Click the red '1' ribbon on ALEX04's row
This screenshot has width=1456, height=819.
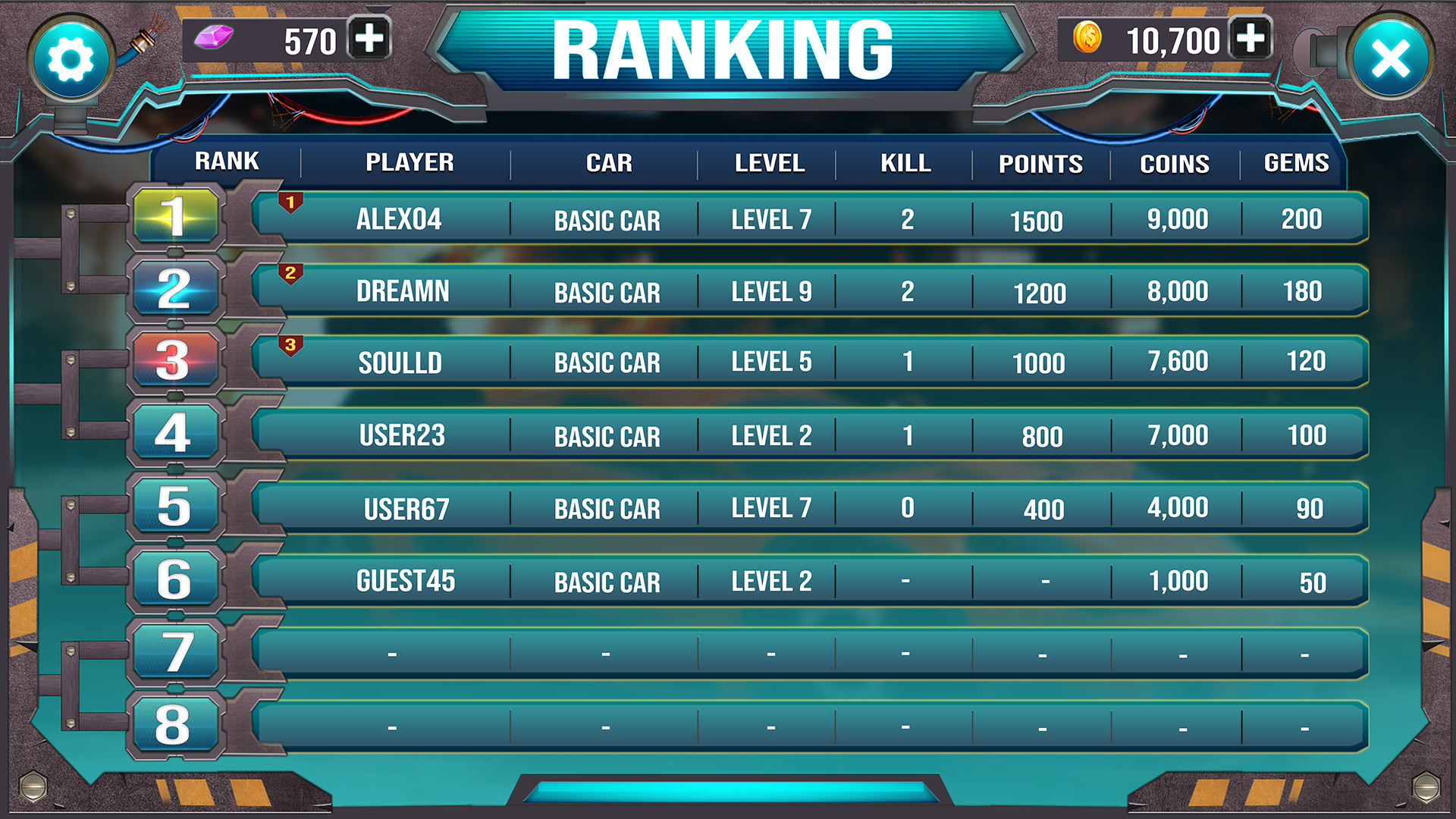[x=290, y=201]
